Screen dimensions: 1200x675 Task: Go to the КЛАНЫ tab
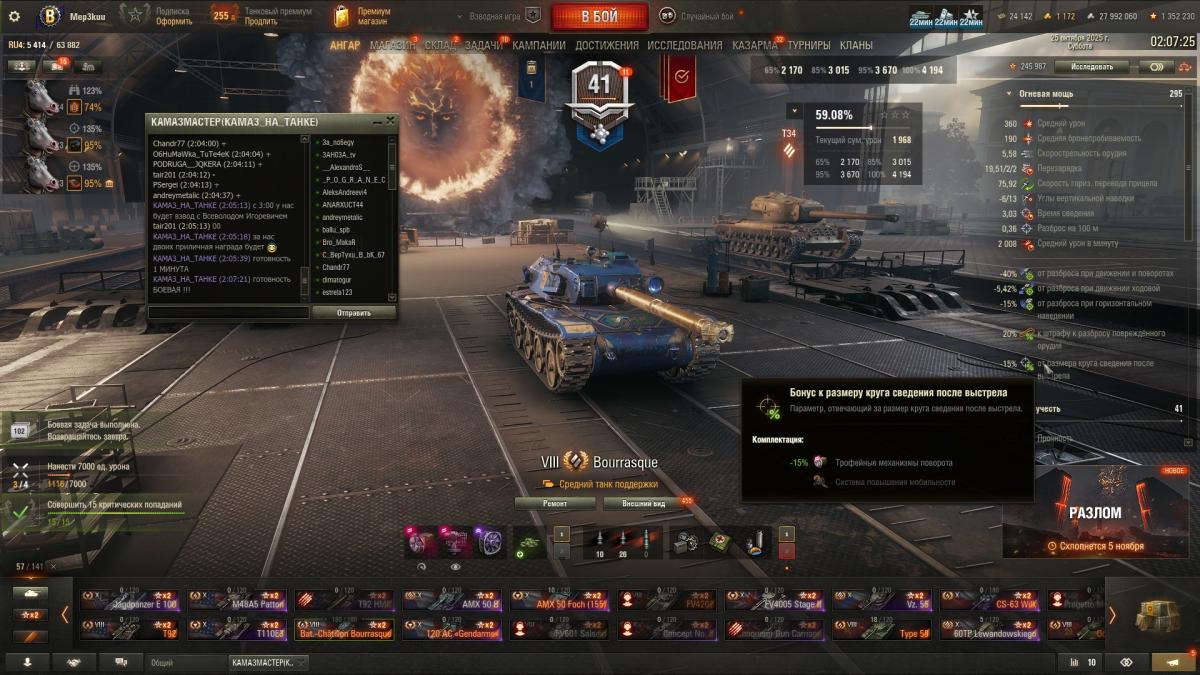856,45
